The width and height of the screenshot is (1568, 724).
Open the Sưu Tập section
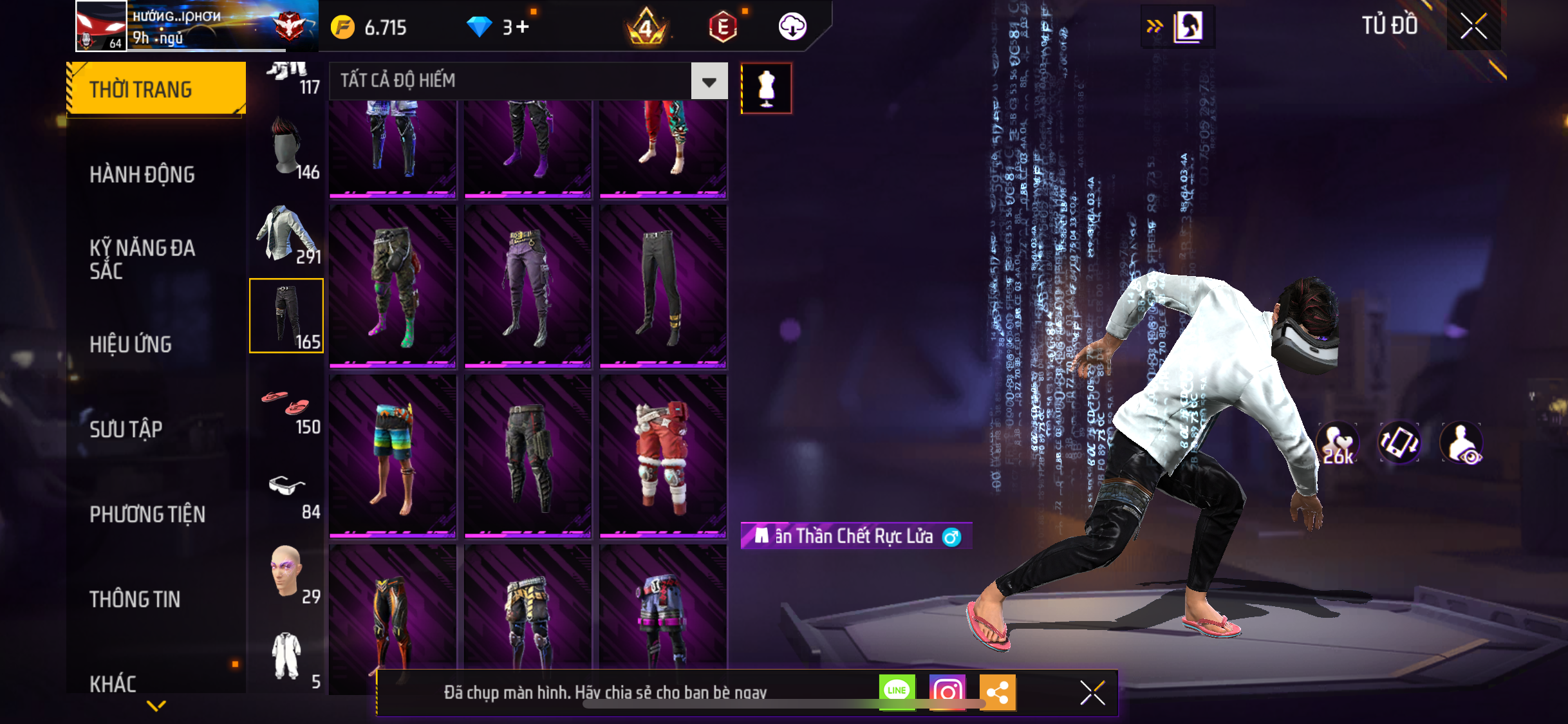click(126, 429)
